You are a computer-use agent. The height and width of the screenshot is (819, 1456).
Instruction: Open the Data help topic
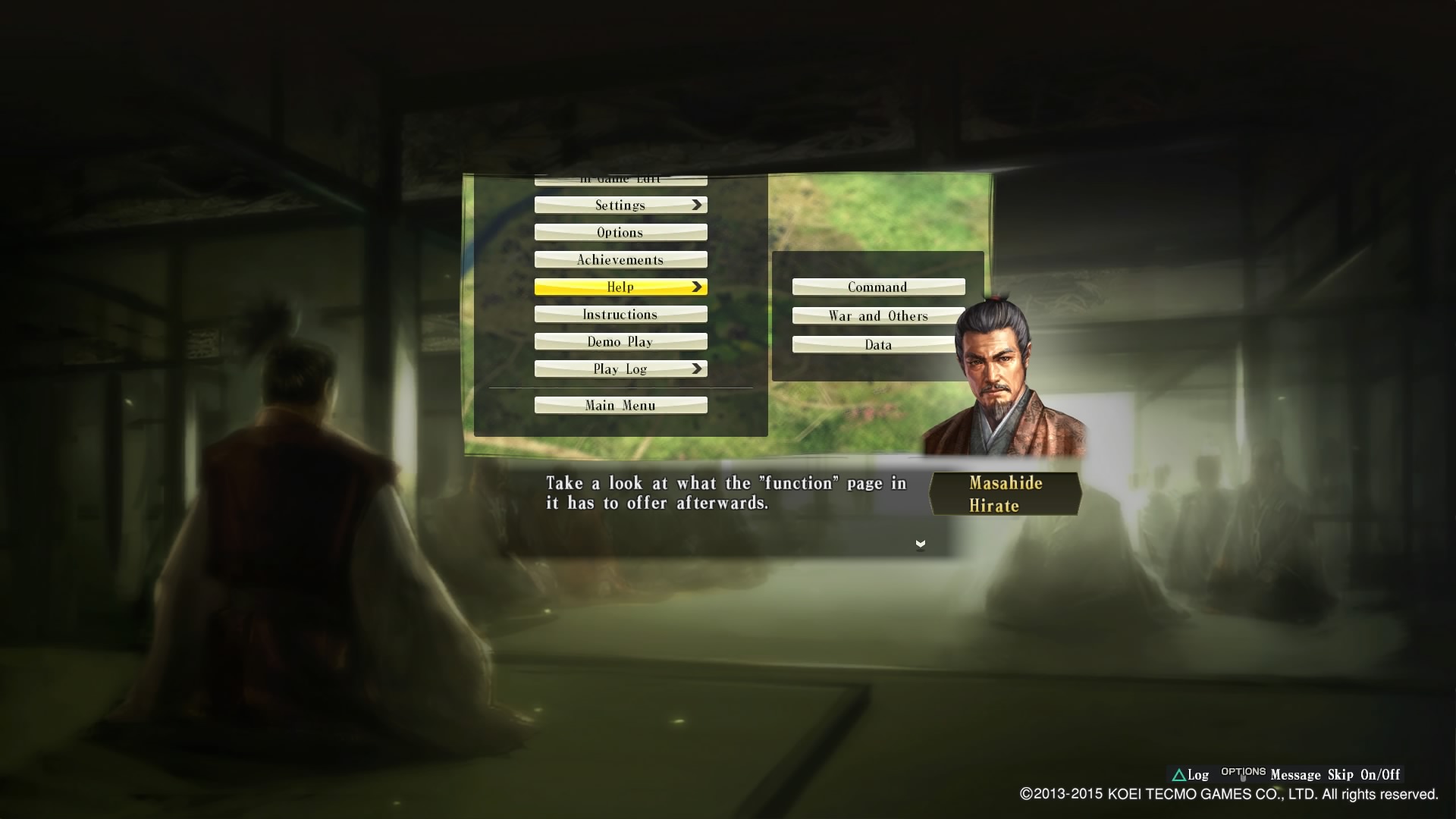(x=877, y=344)
